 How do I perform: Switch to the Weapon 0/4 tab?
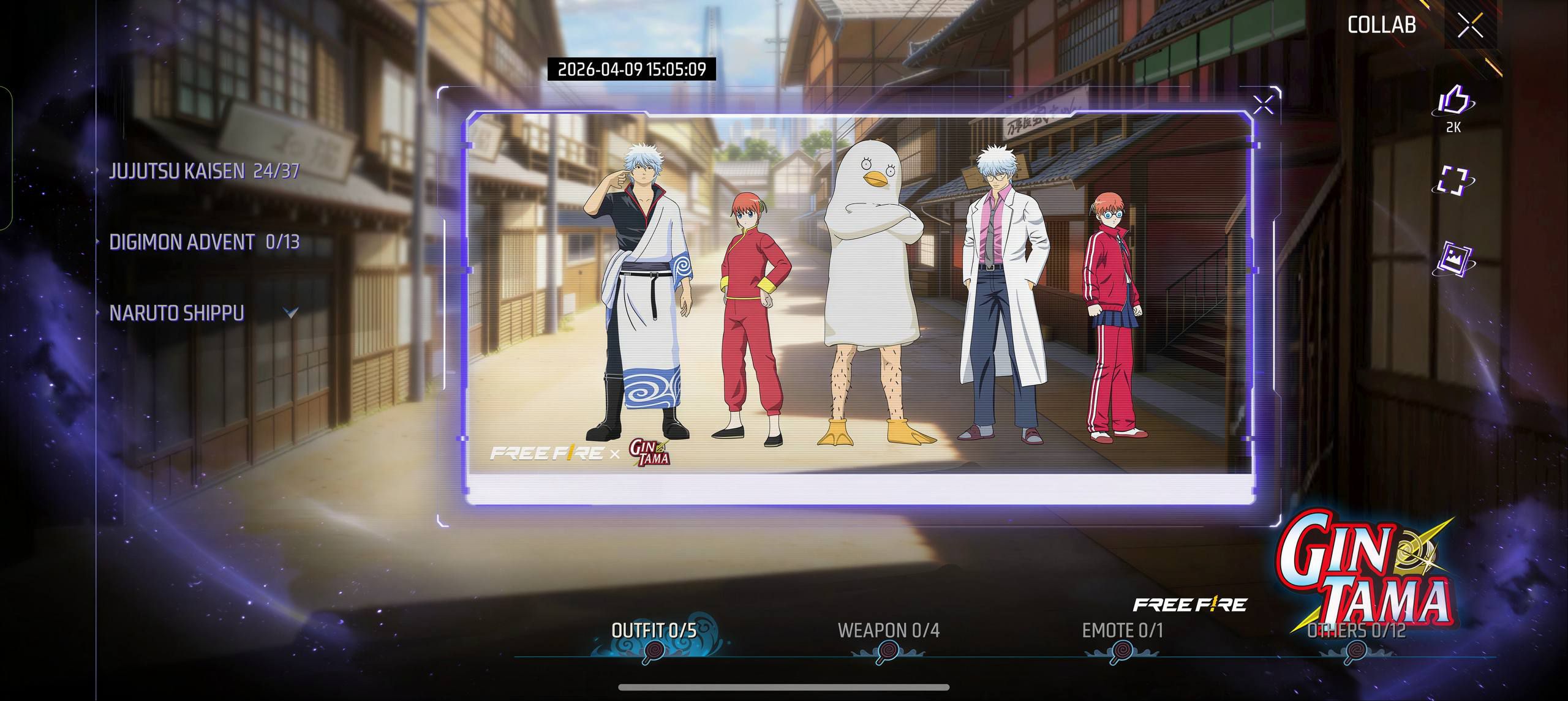(888, 631)
